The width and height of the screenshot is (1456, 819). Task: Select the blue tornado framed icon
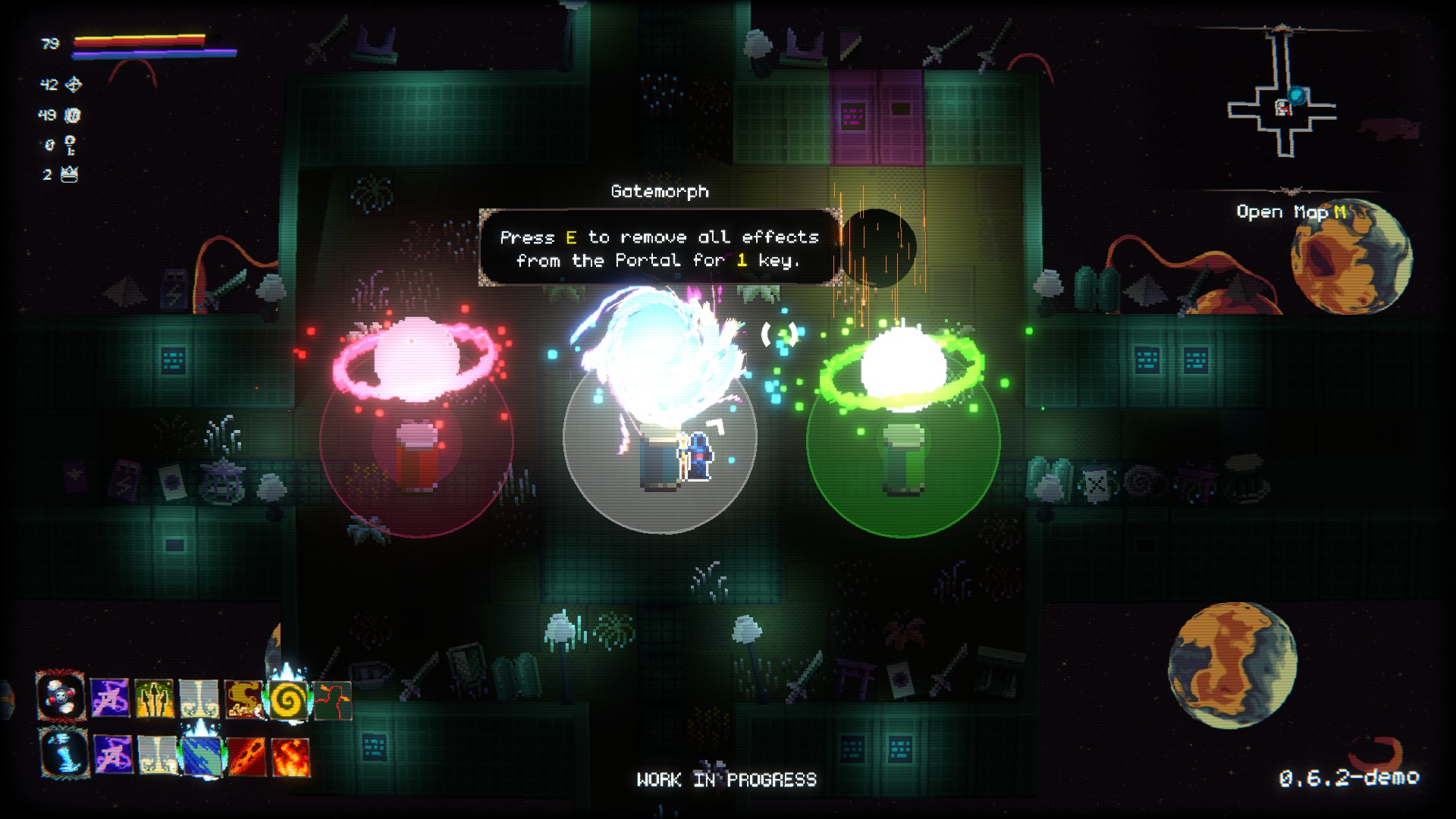pyautogui.click(x=64, y=752)
